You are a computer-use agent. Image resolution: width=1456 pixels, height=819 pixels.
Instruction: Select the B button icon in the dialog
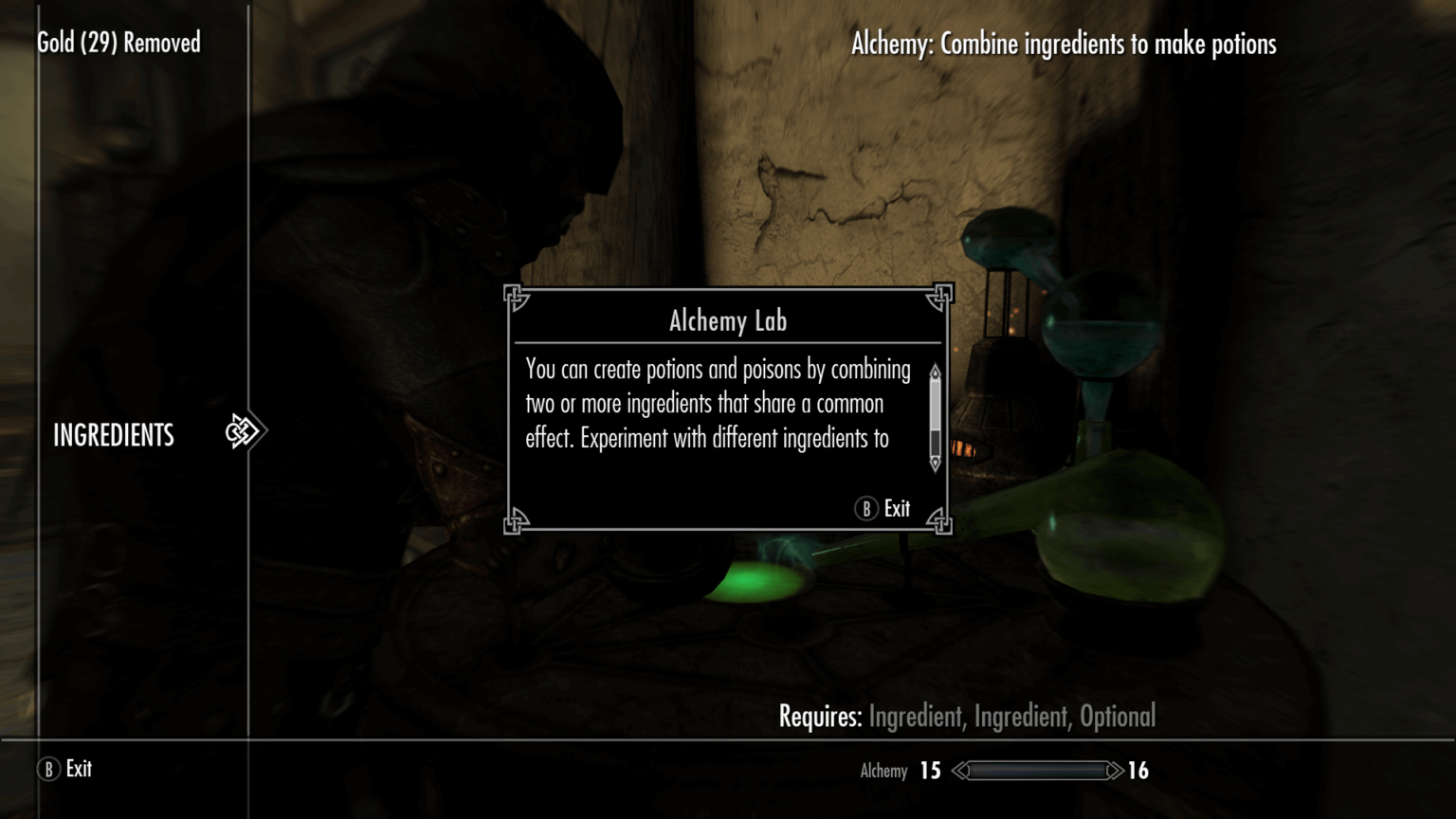[865, 509]
